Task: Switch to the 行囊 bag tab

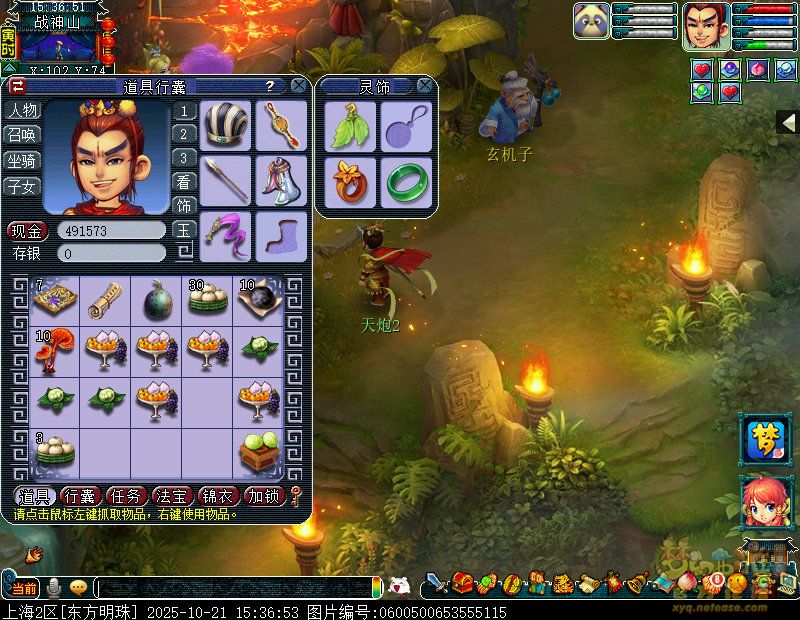Action: point(80,495)
